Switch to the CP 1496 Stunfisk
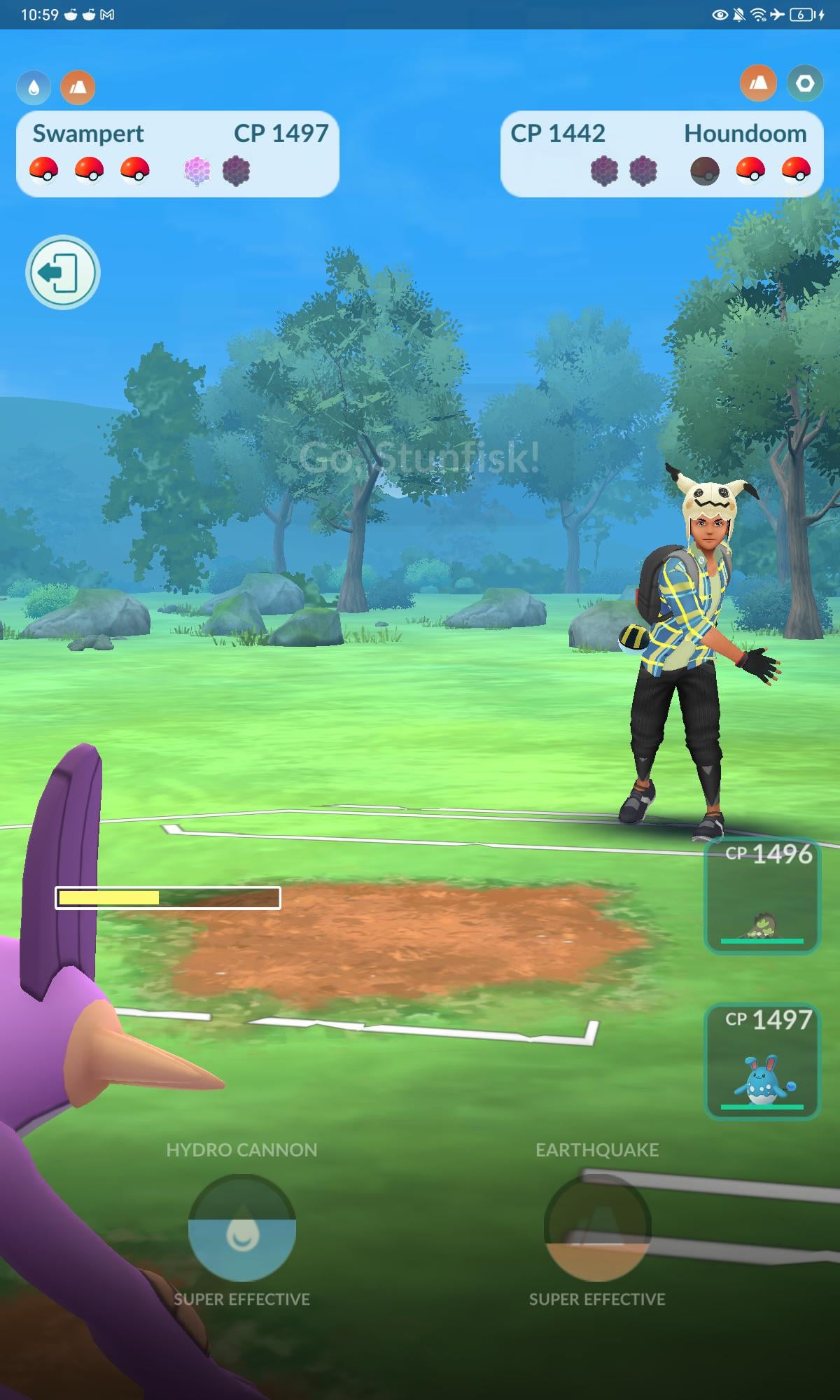Screen dimensions: 840x1400 pyautogui.click(x=762, y=897)
